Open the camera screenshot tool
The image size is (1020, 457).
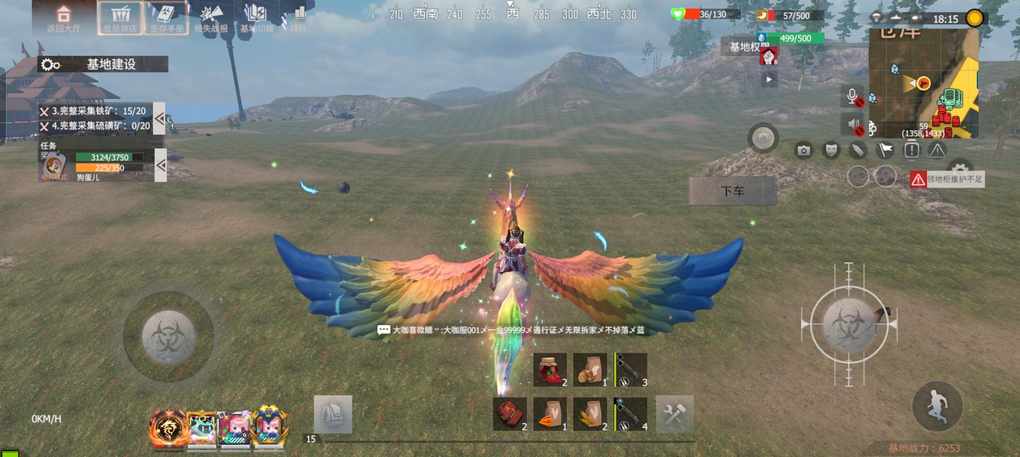(x=803, y=150)
